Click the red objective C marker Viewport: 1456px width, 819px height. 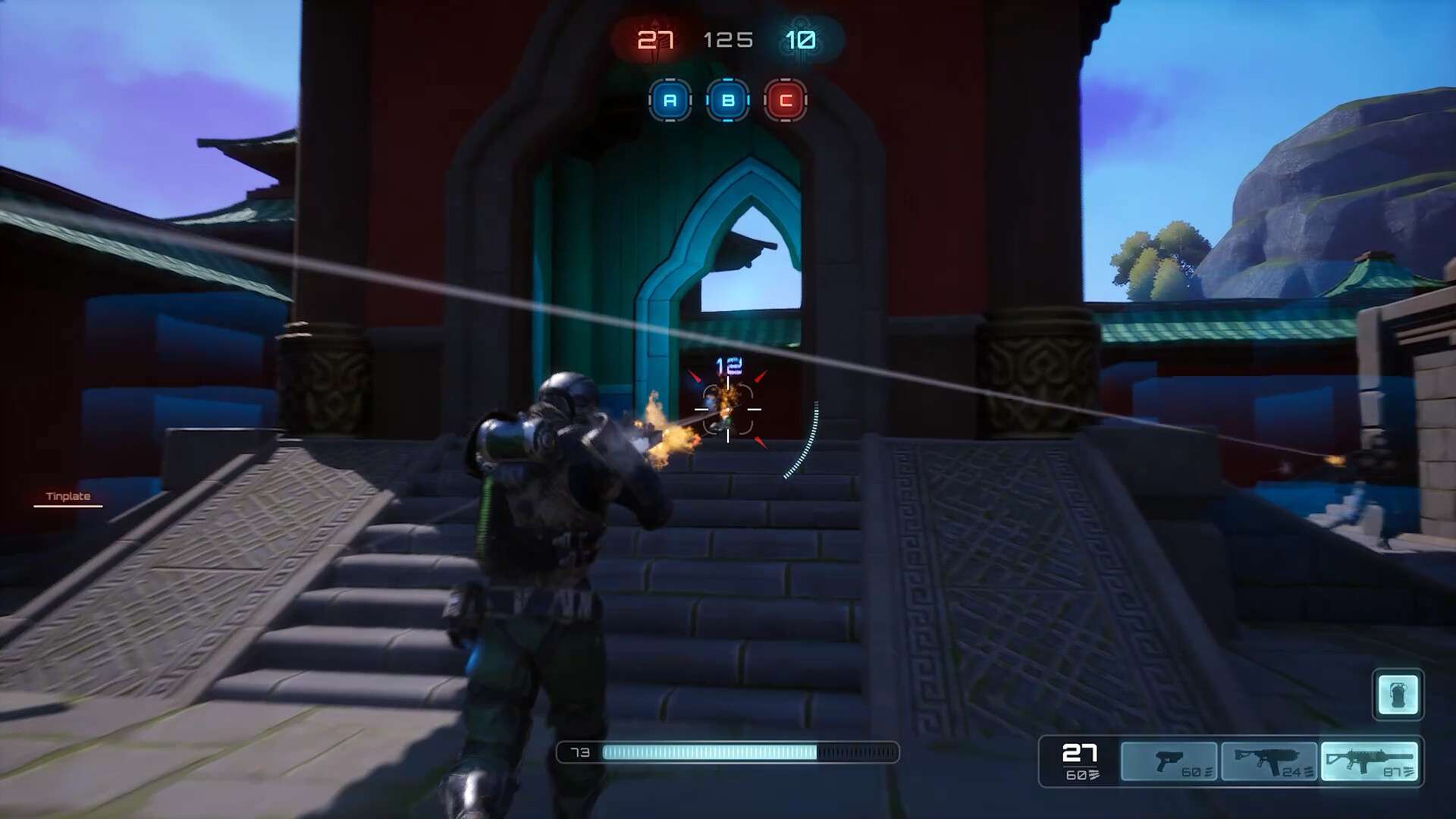tap(786, 100)
